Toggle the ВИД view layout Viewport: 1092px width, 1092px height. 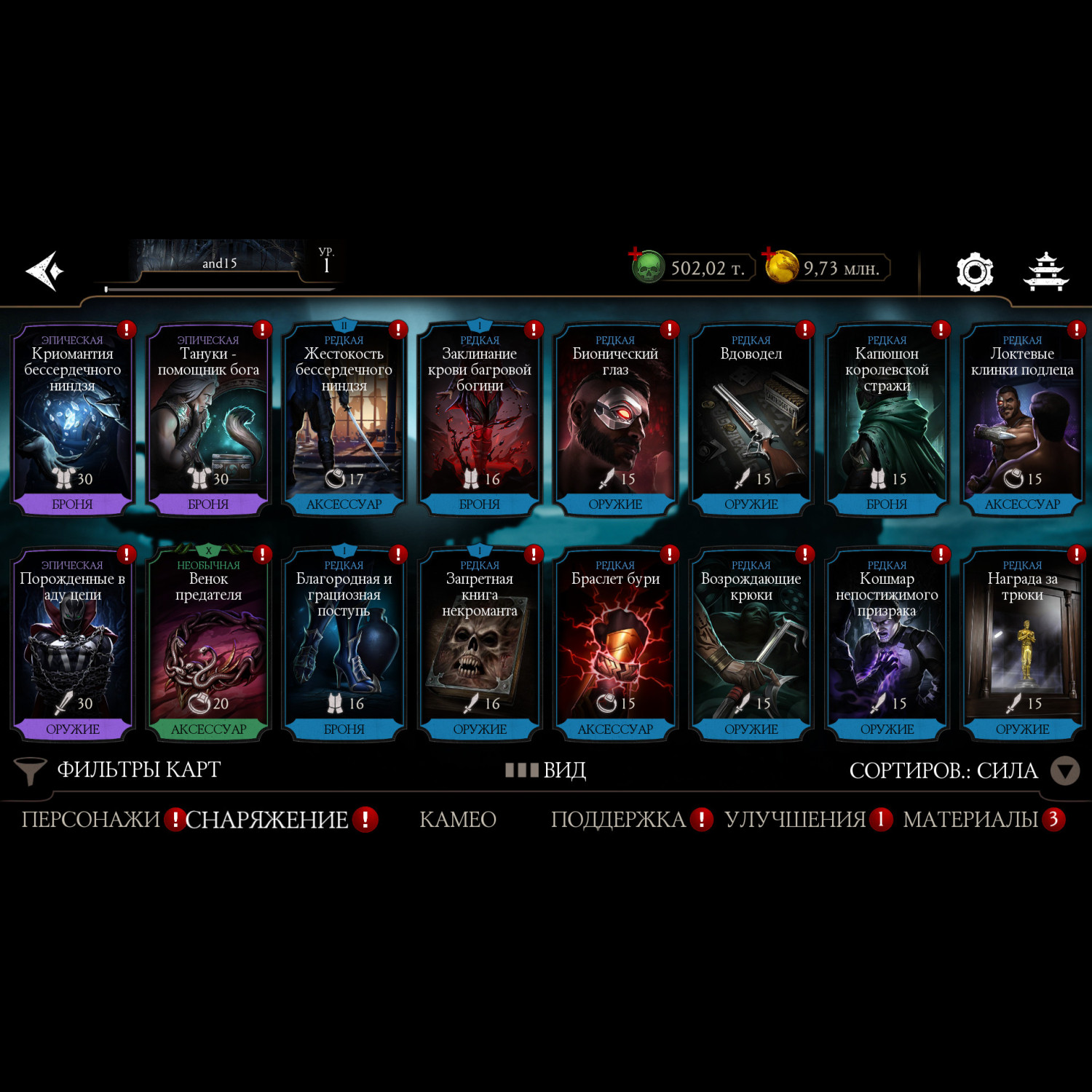pos(546,770)
